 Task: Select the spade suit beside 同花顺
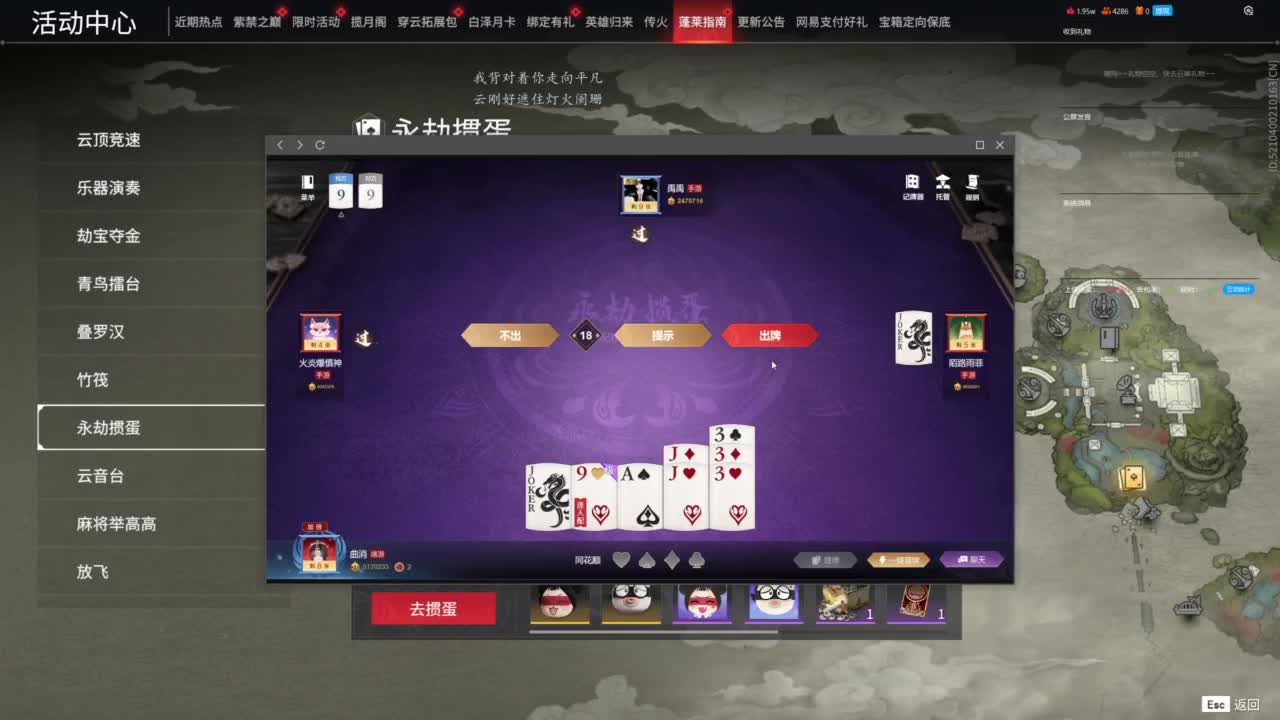[647, 559]
